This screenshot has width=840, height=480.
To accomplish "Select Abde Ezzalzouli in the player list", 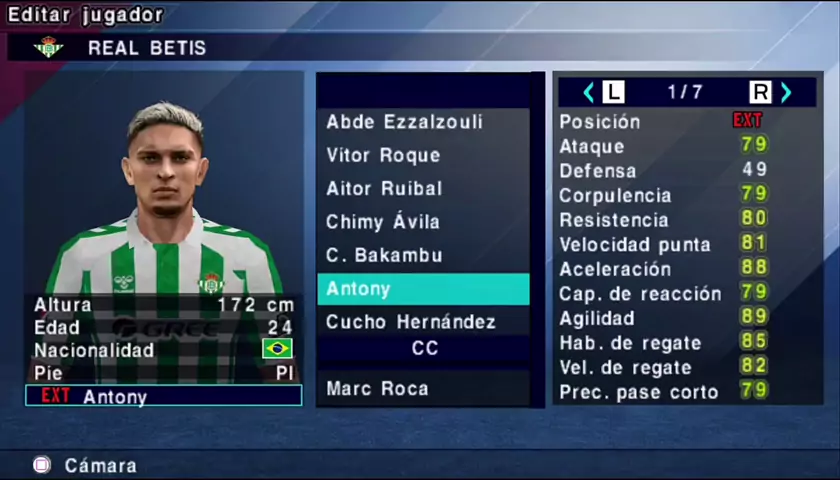I will [x=404, y=122].
